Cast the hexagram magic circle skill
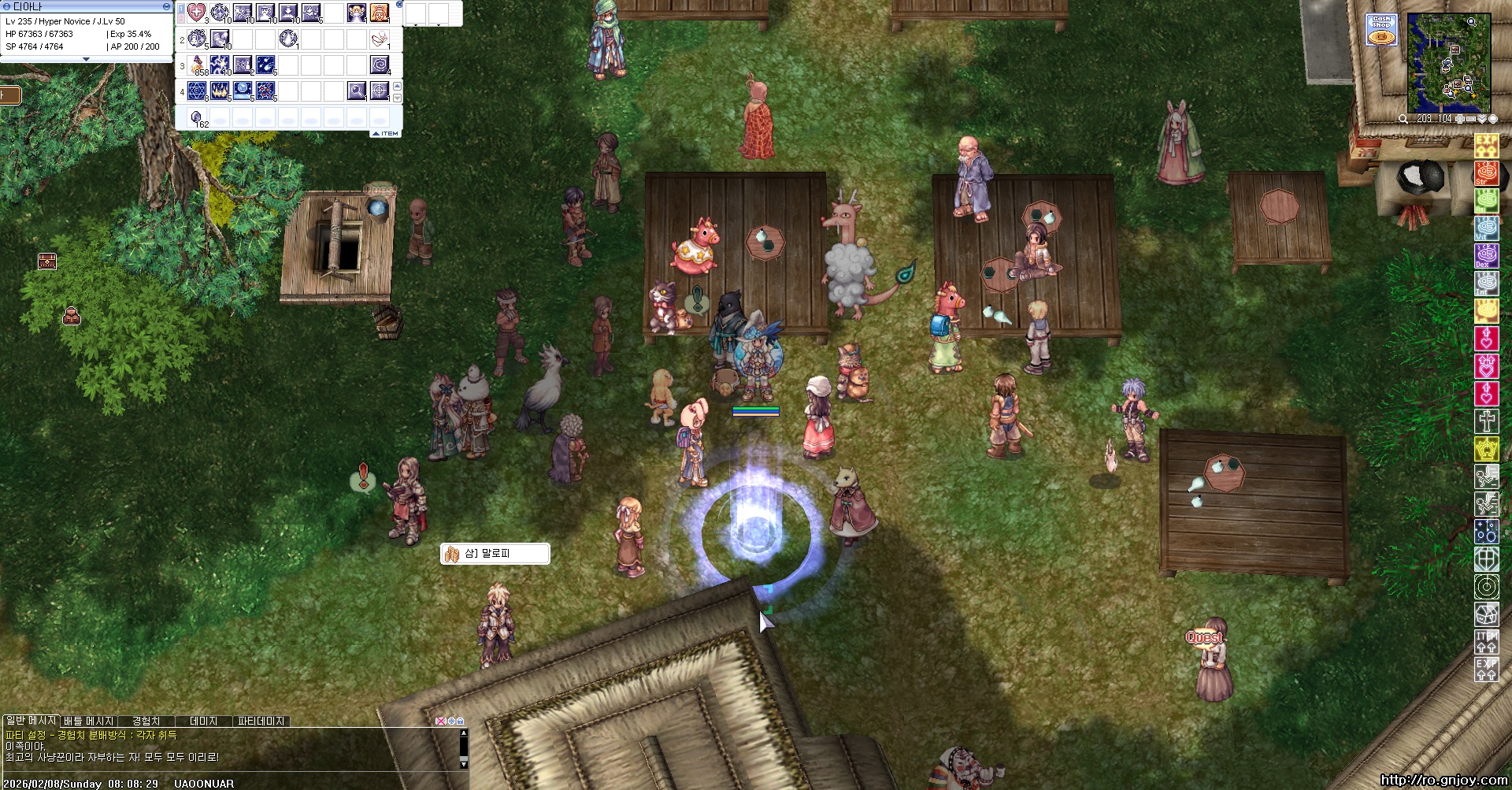 (x=197, y=91)
